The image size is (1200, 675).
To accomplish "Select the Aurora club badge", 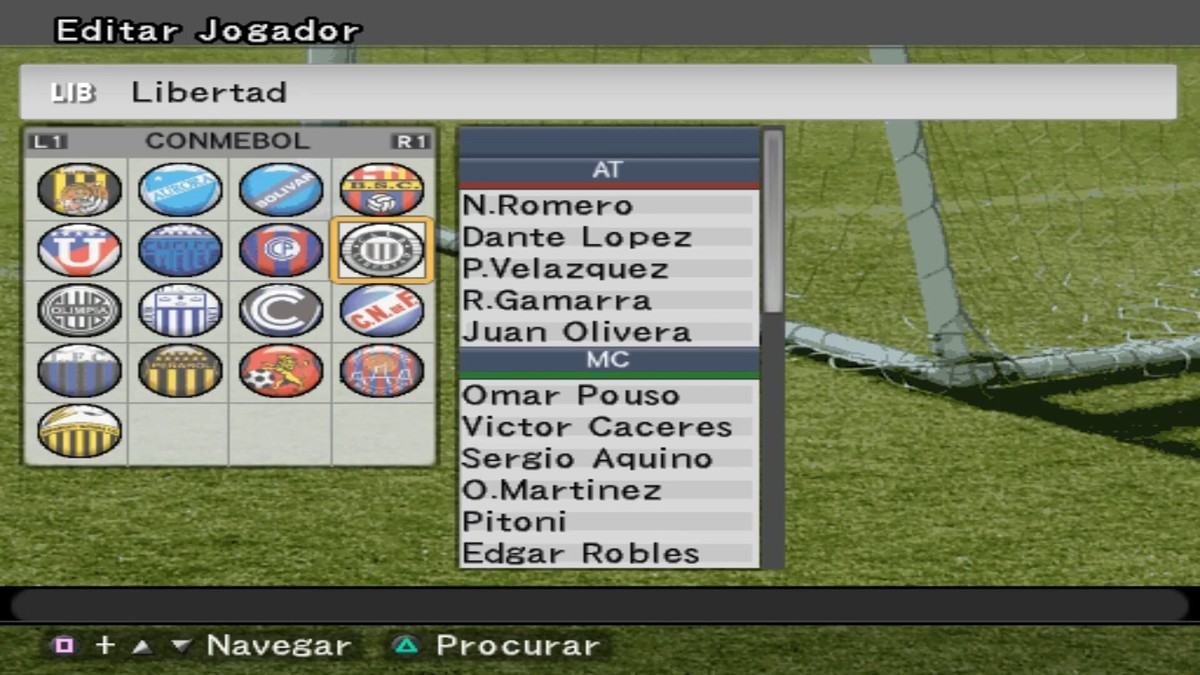I will pos(180,190).
